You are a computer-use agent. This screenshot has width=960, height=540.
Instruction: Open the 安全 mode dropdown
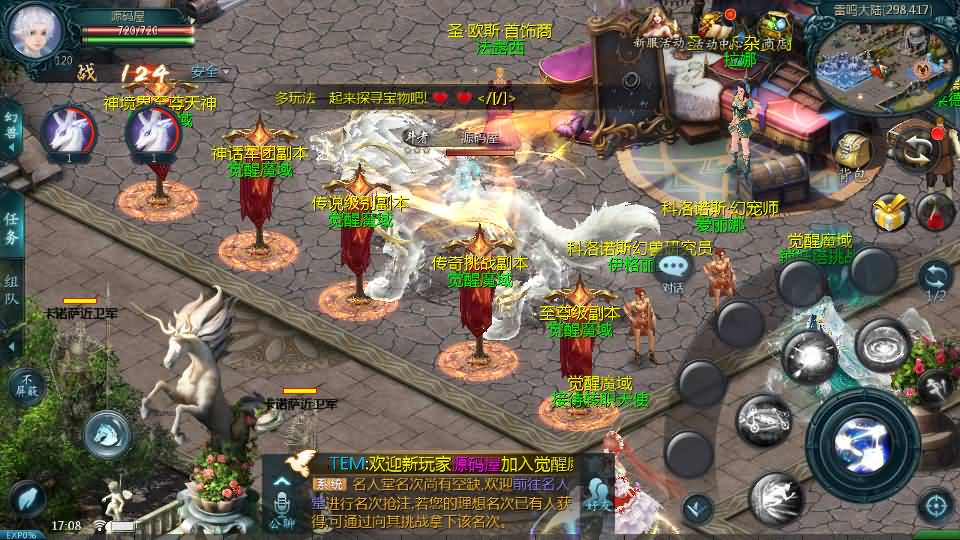pyautogui.click(x=209, y=72)
